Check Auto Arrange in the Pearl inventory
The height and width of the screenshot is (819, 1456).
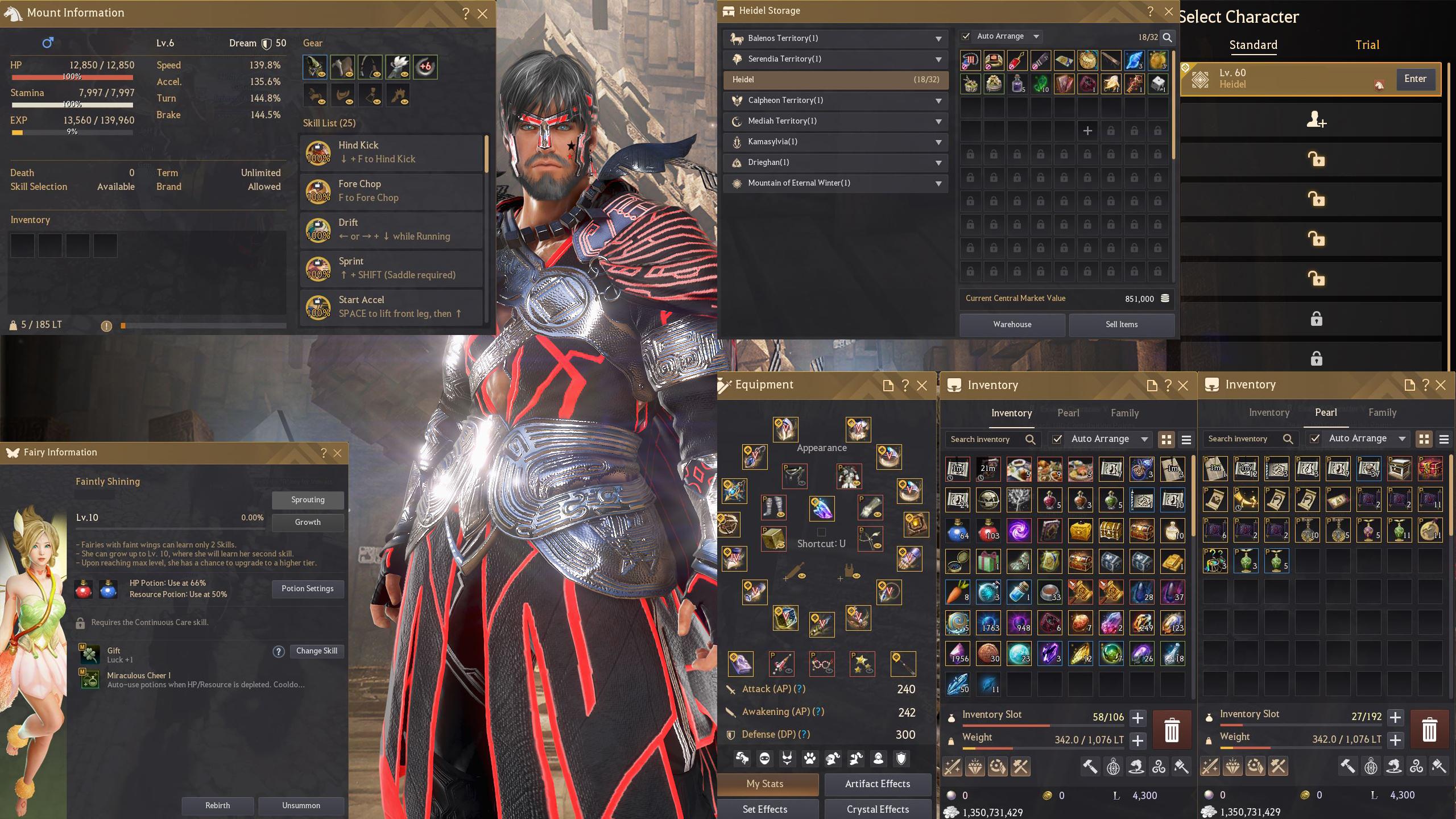(1314, 439)
